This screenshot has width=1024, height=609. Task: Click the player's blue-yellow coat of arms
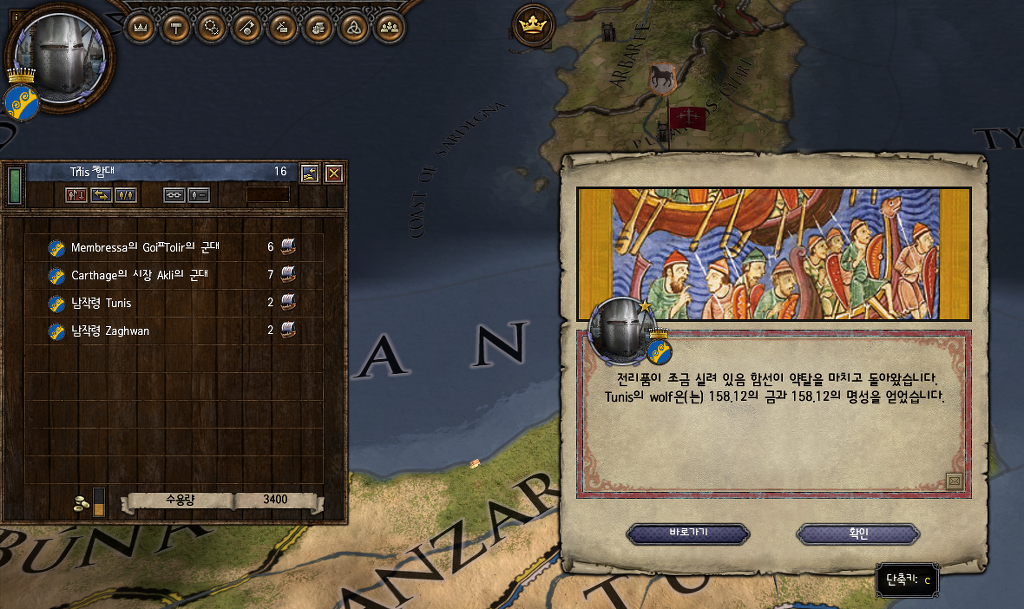[x=20, y=102]
